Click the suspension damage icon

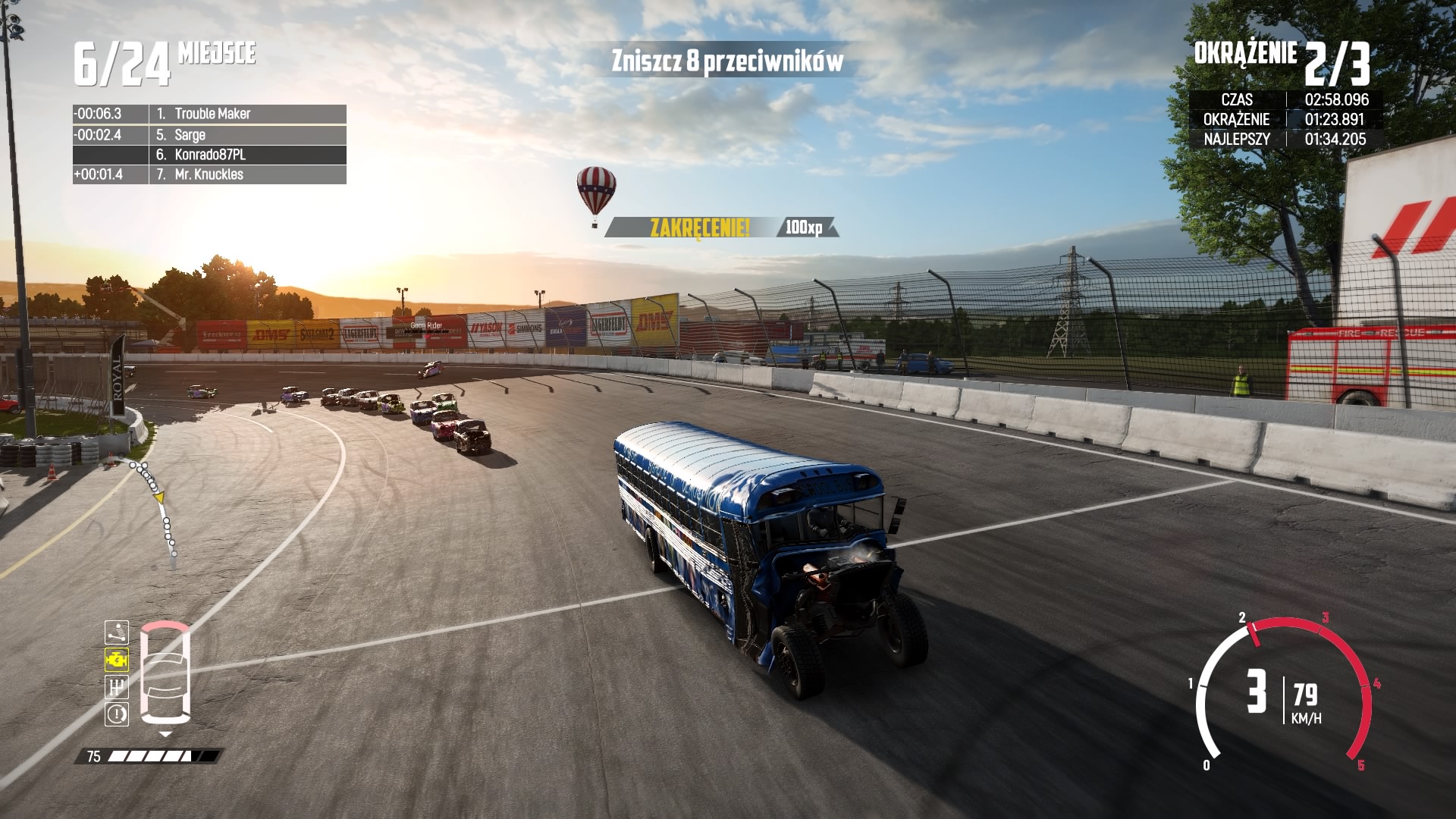117,632
